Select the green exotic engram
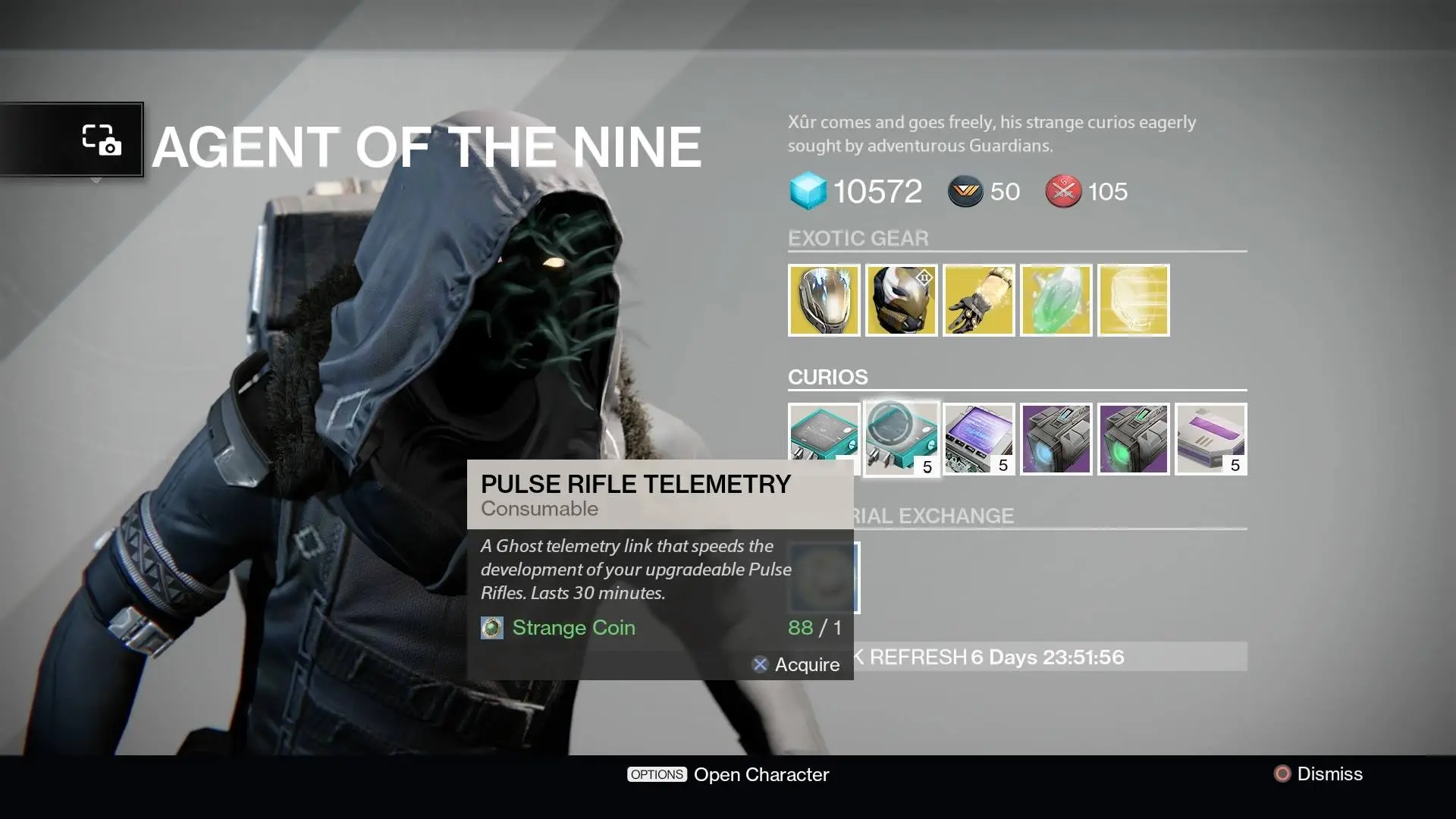1456x819 pixels. coord(1056,300)
